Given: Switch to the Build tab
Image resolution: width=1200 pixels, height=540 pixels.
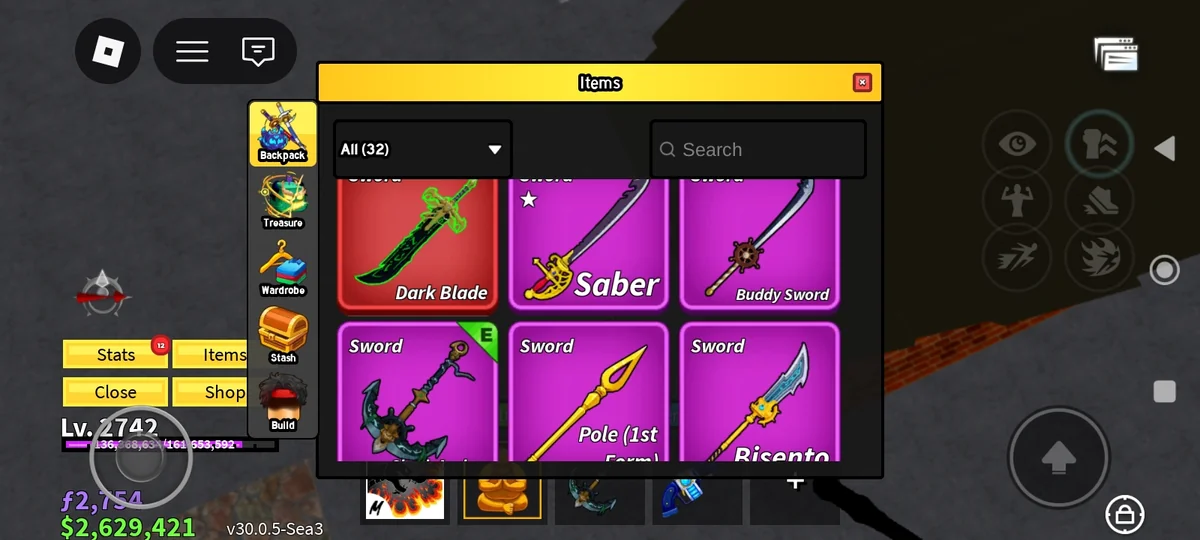Looking at the screenshot, I should pyautogui.click(x=283, y=404).
